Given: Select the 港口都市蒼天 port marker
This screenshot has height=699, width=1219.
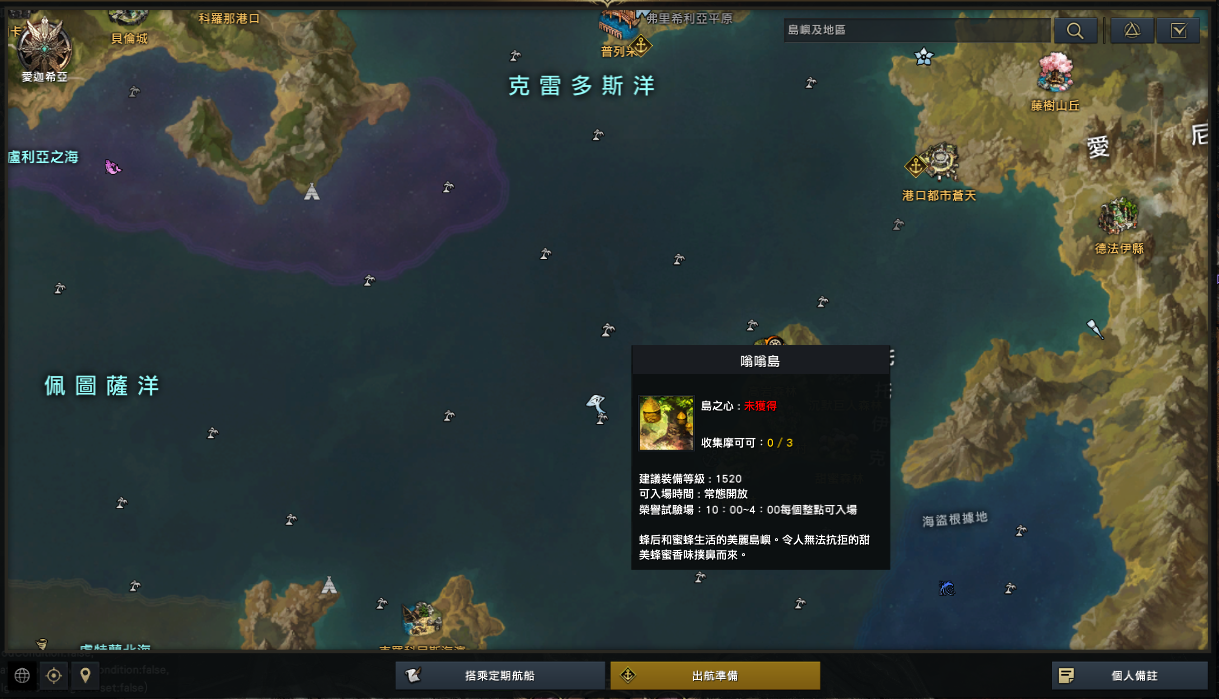Looking at the screenshot, I should pyautogui.click(x=939, y=161).
